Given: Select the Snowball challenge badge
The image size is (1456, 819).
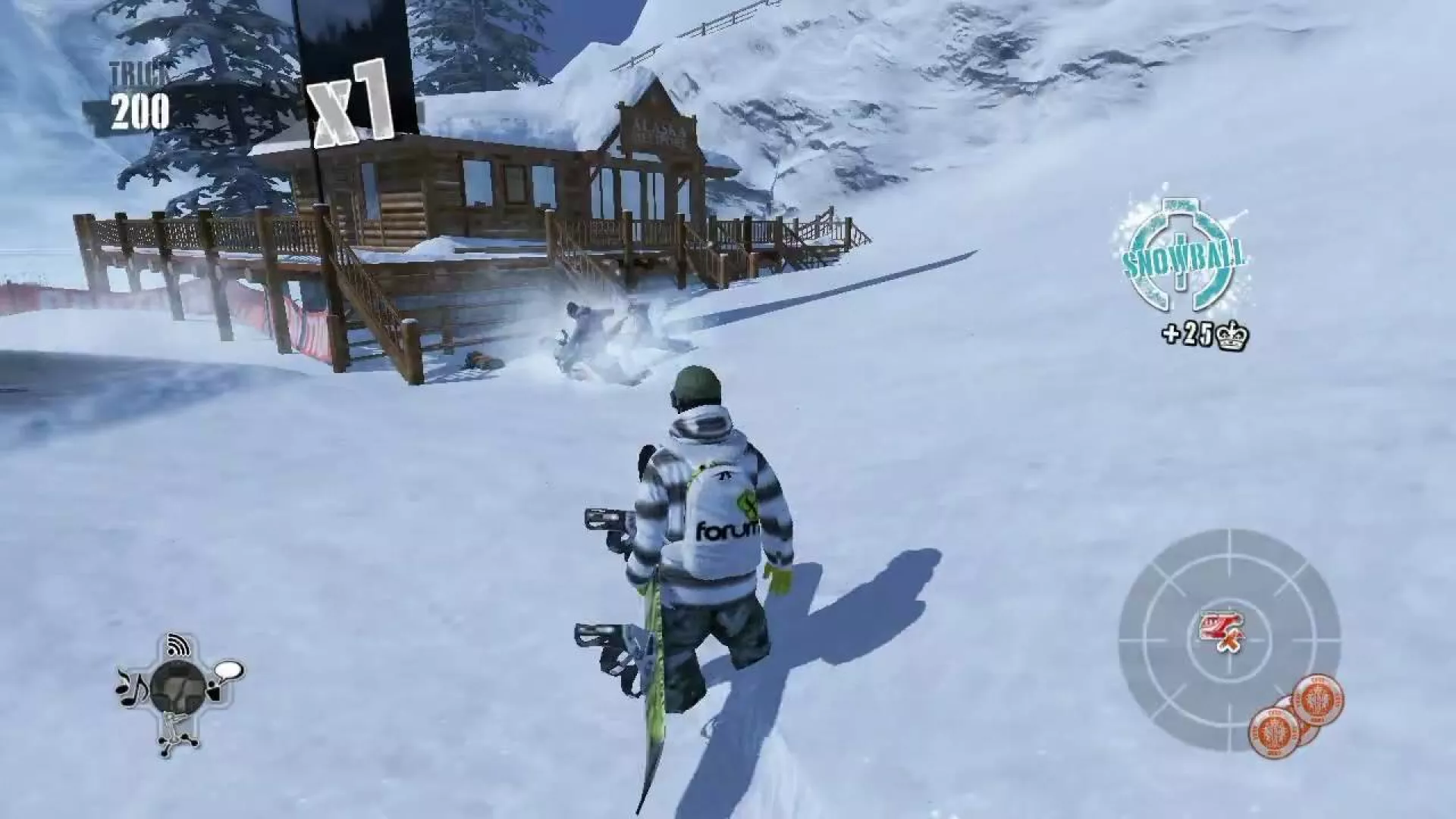Looking at the screenshot, I should [1184, 258].
